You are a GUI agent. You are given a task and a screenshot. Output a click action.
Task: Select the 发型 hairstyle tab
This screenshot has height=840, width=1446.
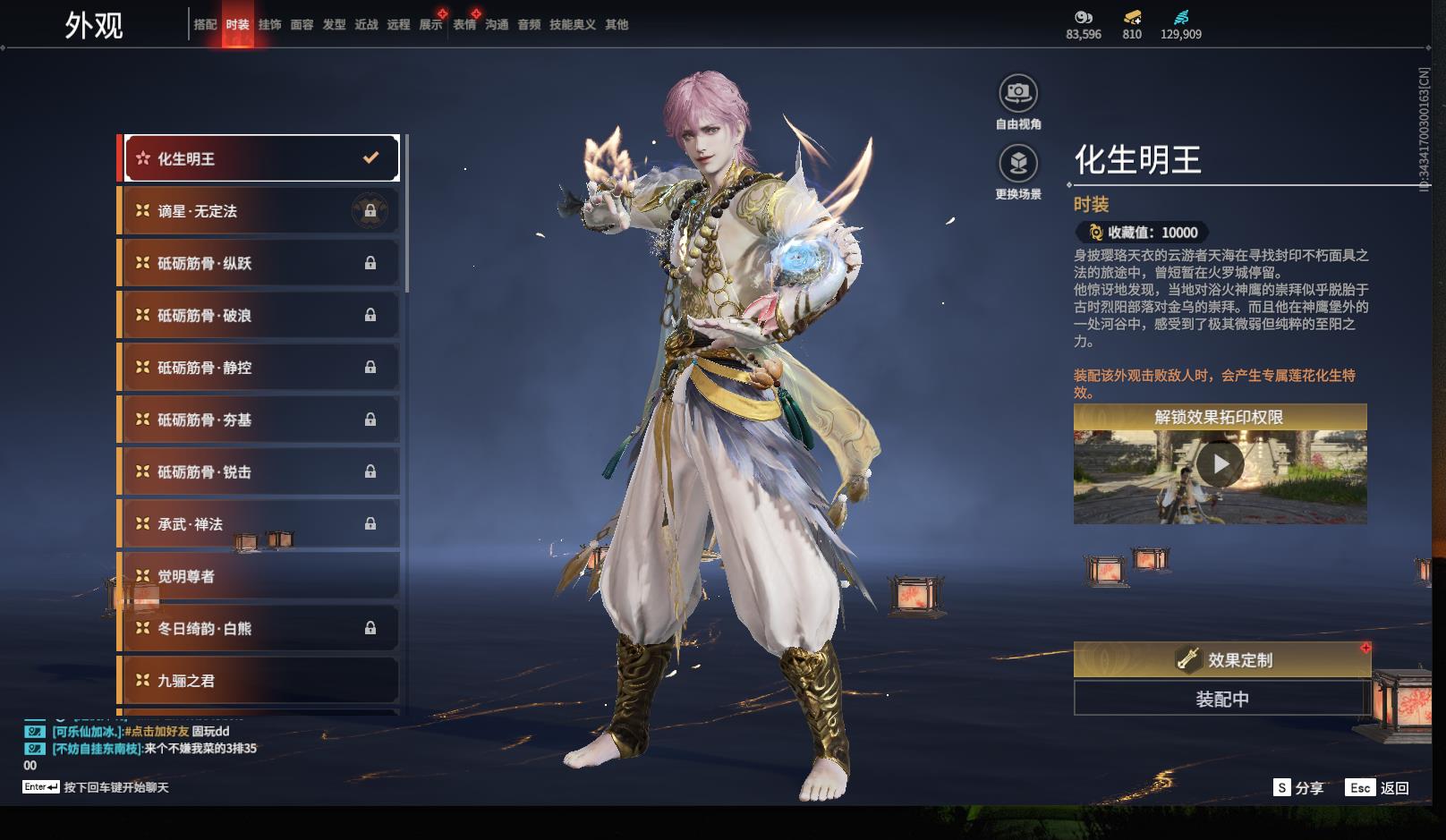point(334,25)
